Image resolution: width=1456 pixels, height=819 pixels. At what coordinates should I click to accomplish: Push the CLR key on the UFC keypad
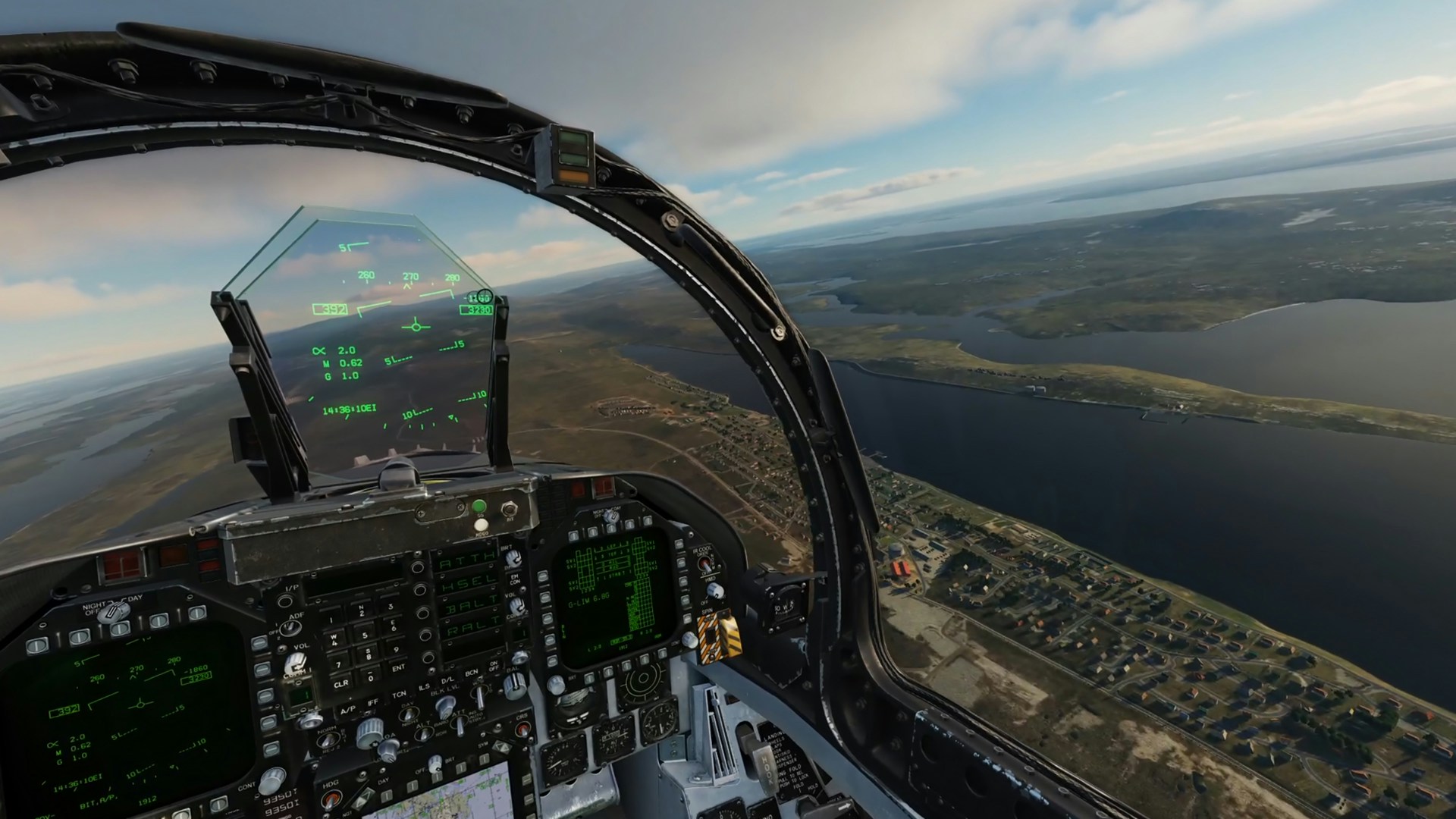340,682
